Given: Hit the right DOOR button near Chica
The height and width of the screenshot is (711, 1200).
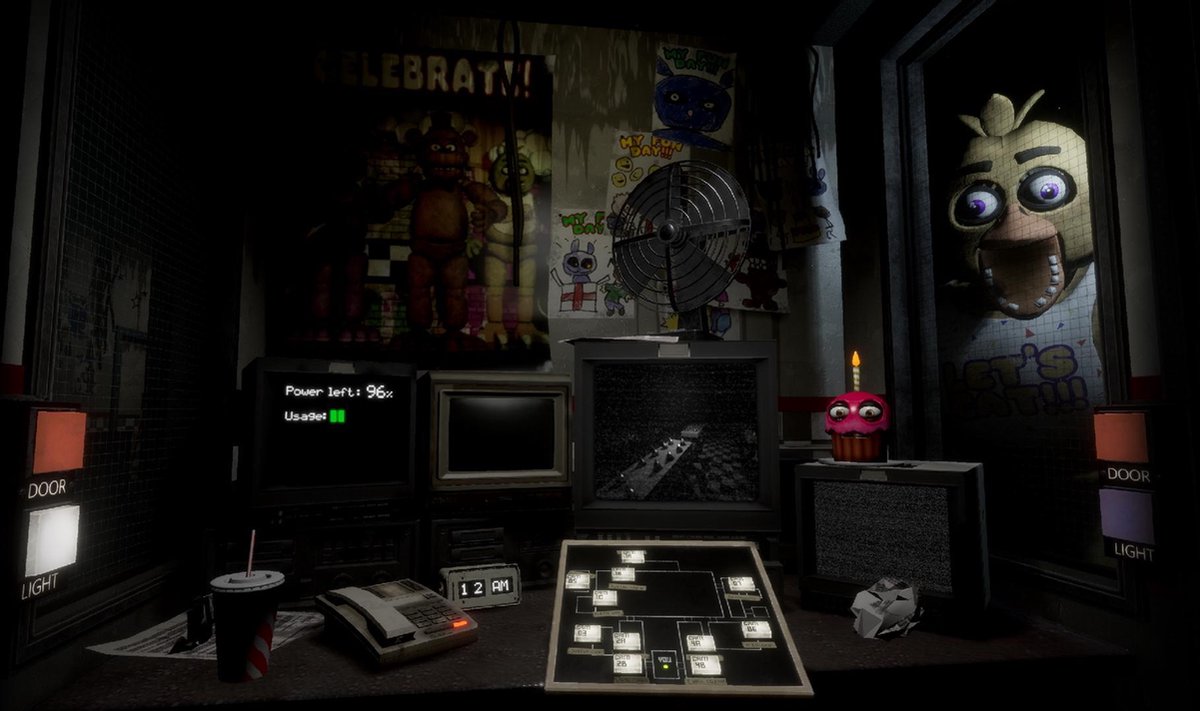Looking at the screenshot, I should point(1121,436).
